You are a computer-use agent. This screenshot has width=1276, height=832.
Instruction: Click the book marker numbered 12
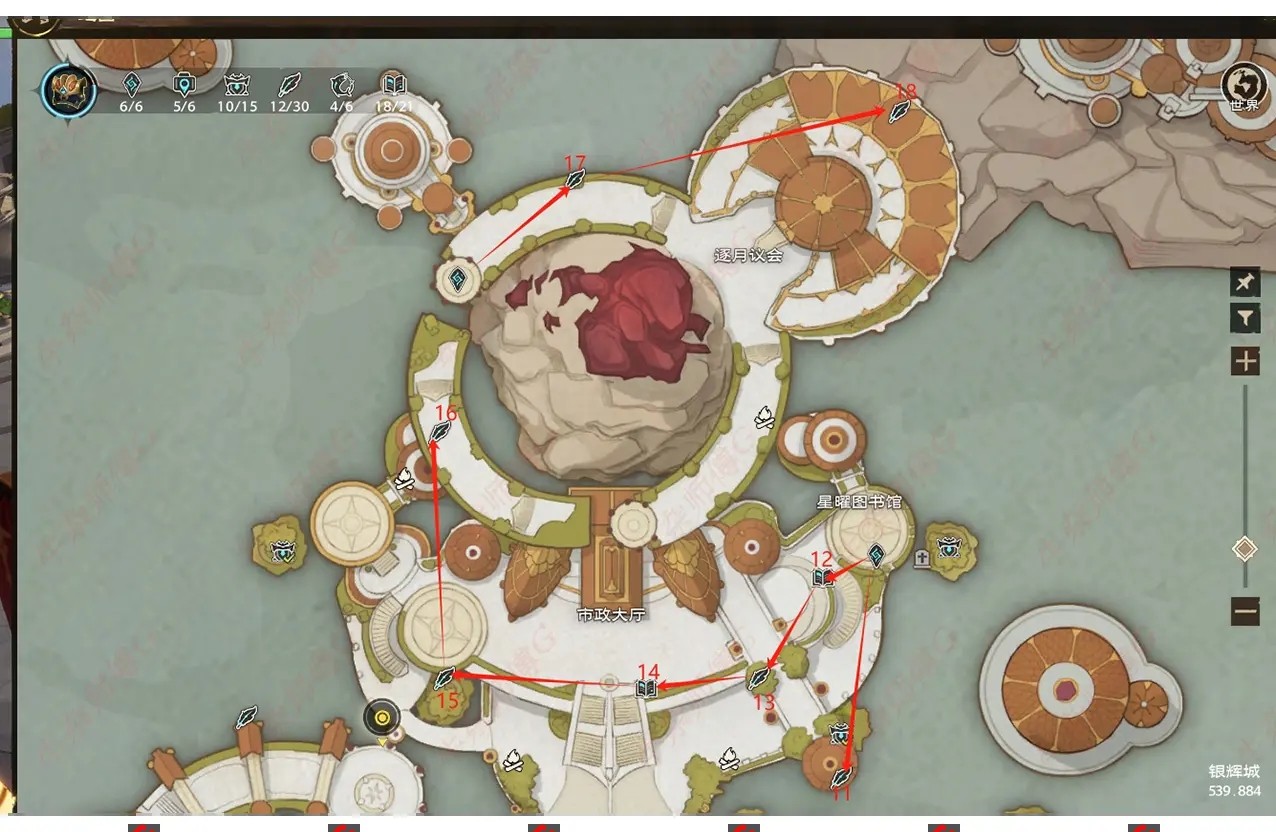(x=822, y=577)
